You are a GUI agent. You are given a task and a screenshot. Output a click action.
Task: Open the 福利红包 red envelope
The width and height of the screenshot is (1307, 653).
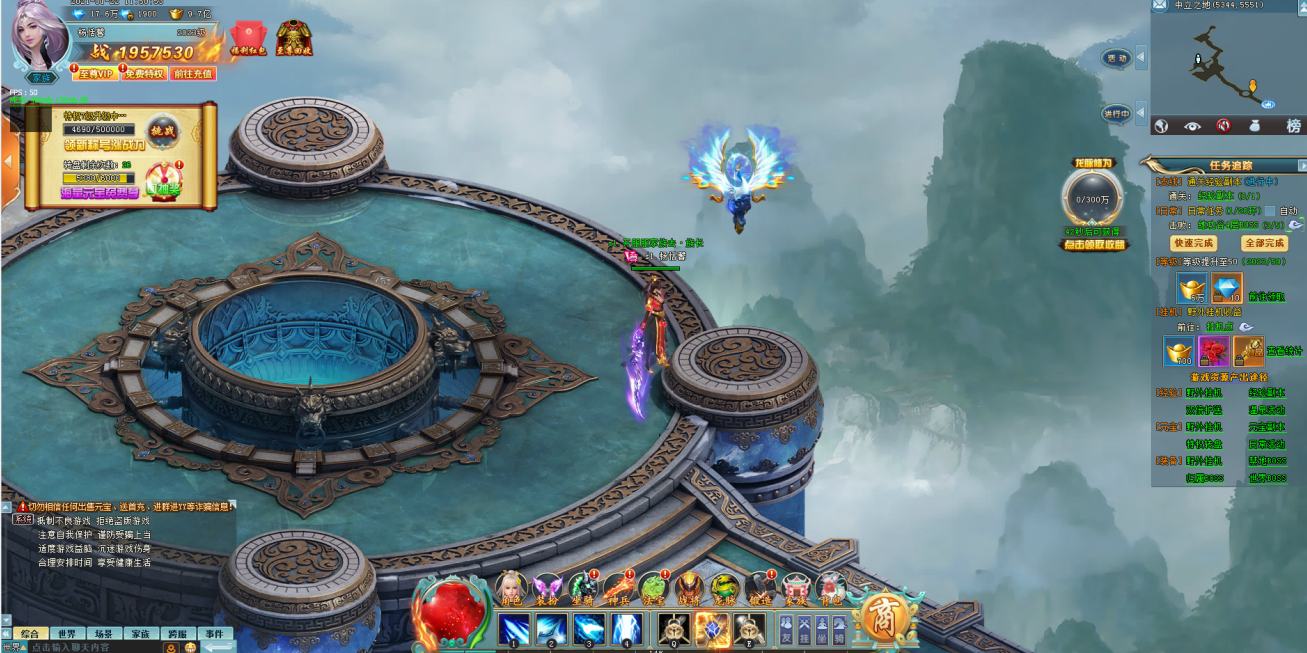pos(247,38)
